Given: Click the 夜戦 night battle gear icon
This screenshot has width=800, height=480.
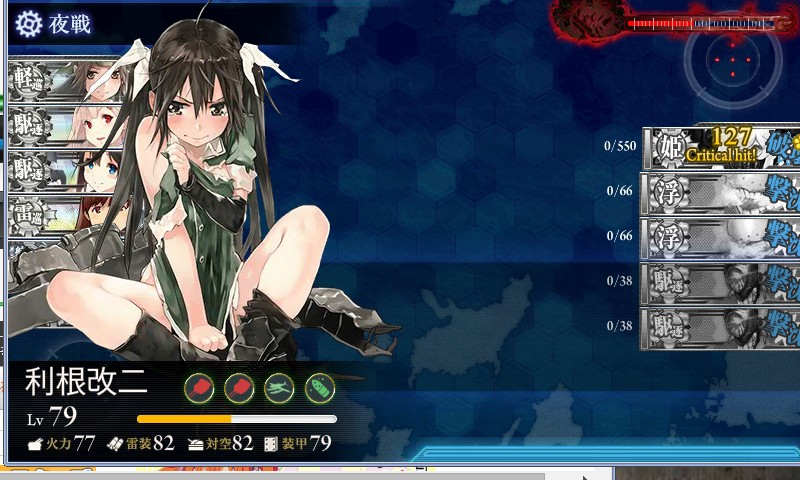Looking at the screenshot, I should pyautogui.click(x=29, y=23).
